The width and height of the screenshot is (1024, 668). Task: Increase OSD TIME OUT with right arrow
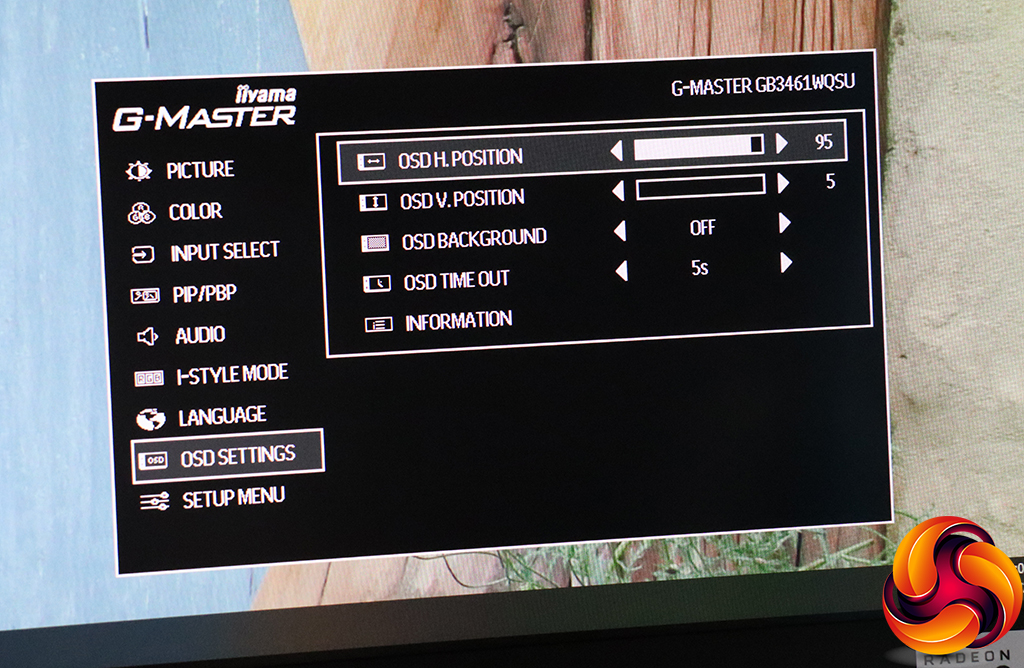tap(786, 263)
